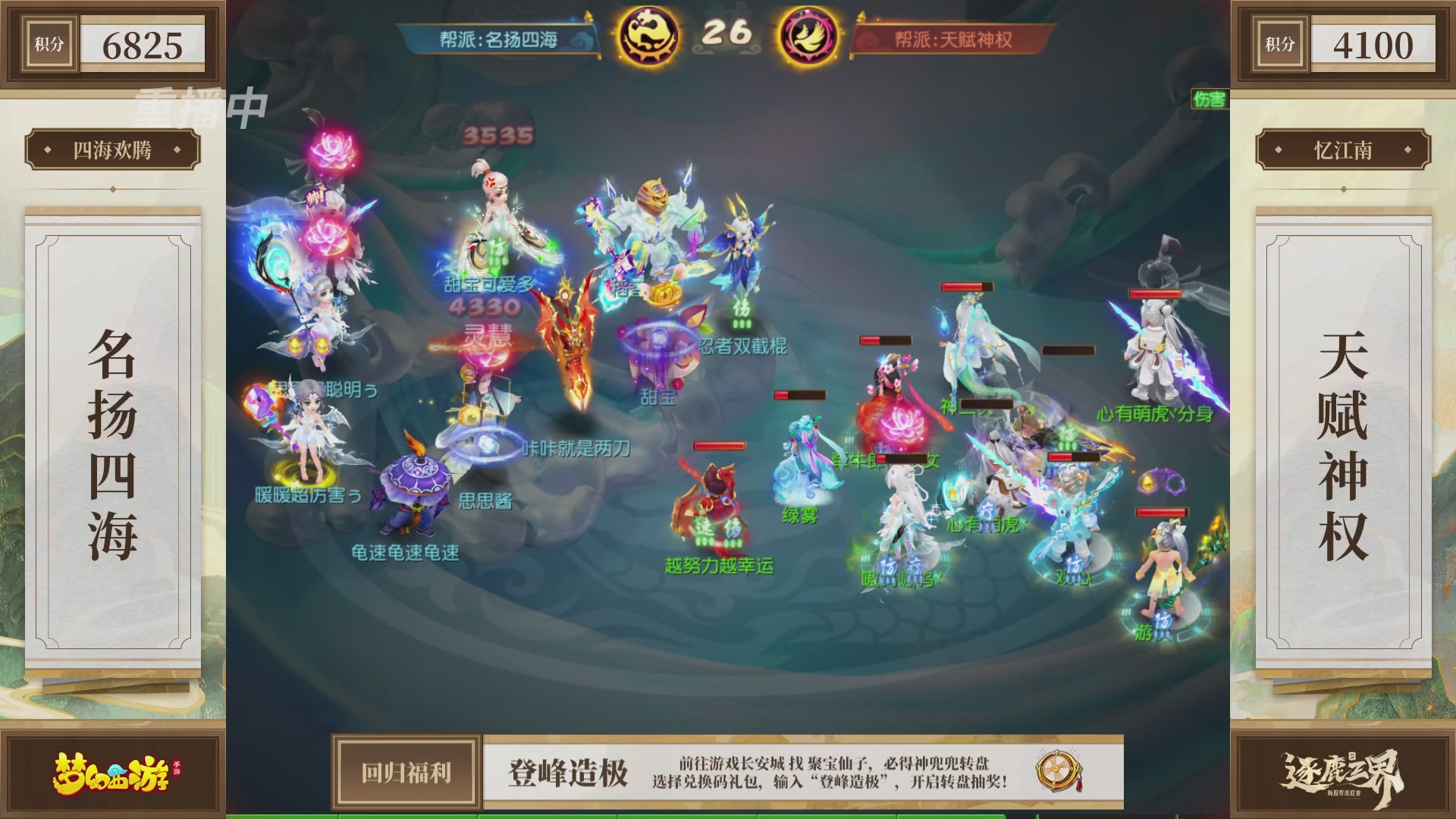This screenshot has height=819, width=1456.
Task: Click the 防 status icon near 游侠
Action: coord(1163,620)
